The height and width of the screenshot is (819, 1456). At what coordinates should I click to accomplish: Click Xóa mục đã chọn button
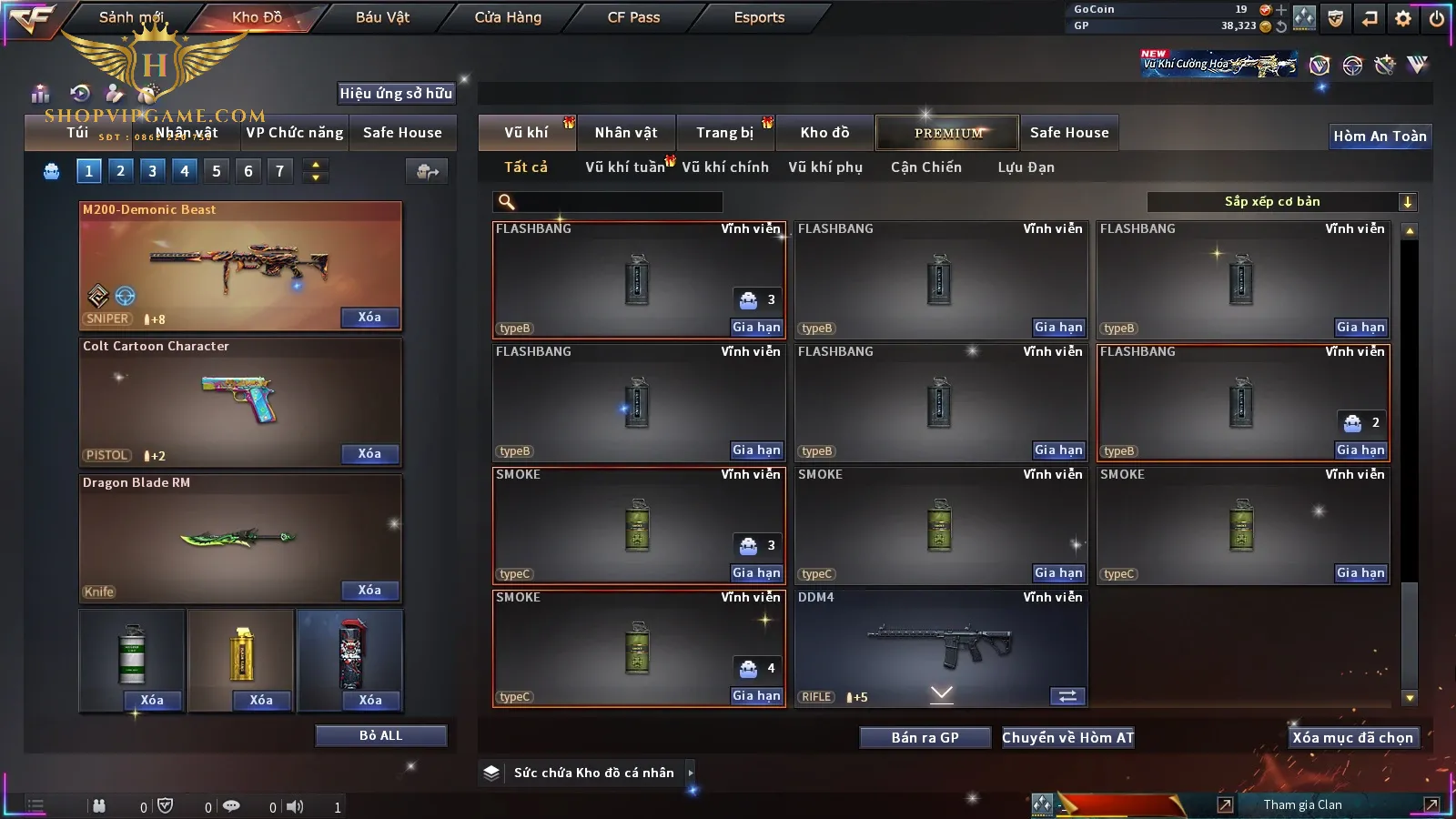tap(1352, 738)
